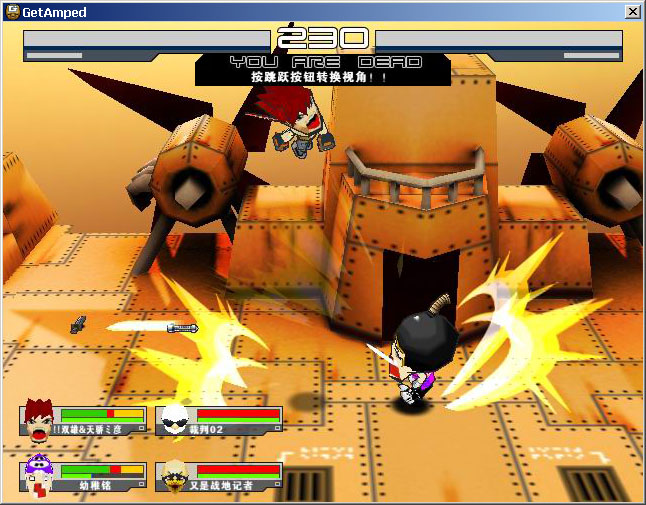This screenshot has width=646, height=505.
Task: Close the GetAmped window
Action: [x=632, y=12]
